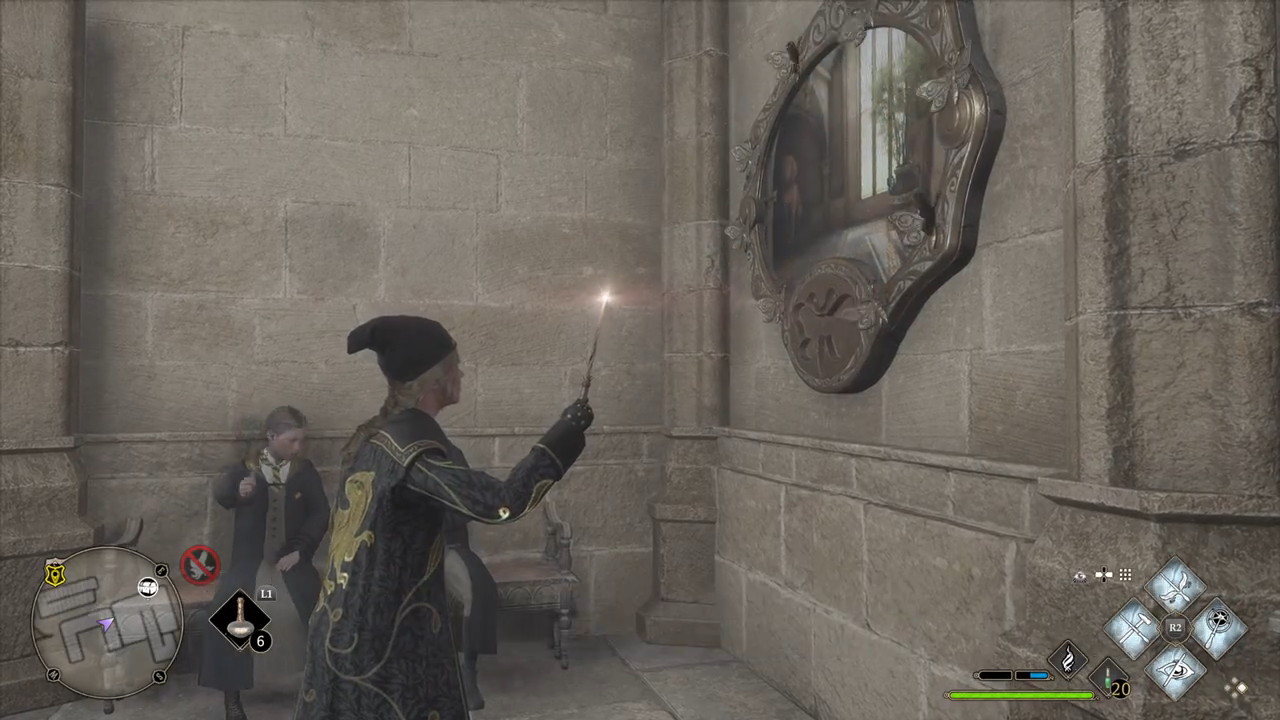Screen dimensions: 1280x720
Task: Activate the crossed-eye Disillusionment spell
Action: coord(1174,668)
